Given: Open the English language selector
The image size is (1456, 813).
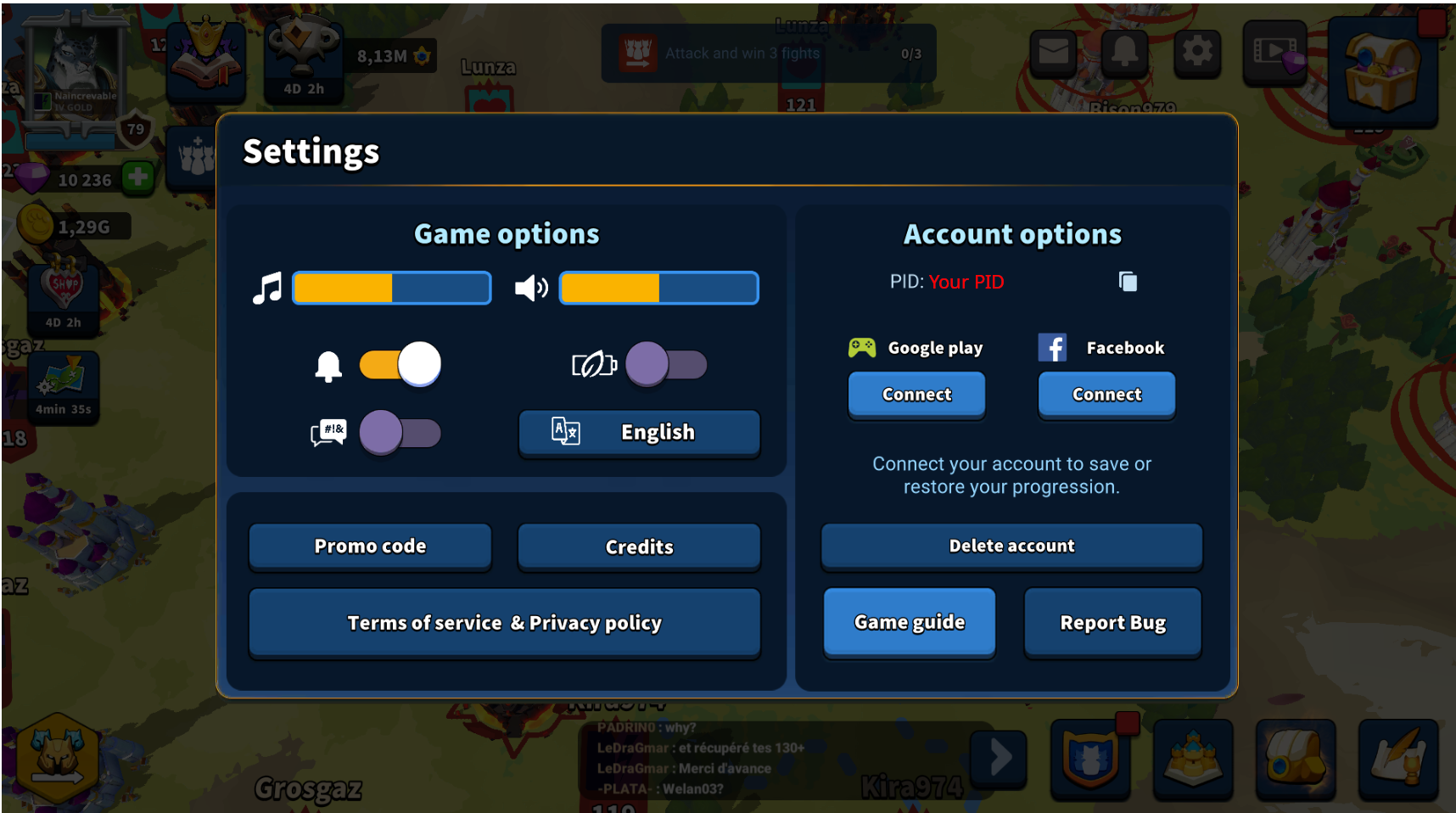Looking at the screenshot, I should 638,433.
